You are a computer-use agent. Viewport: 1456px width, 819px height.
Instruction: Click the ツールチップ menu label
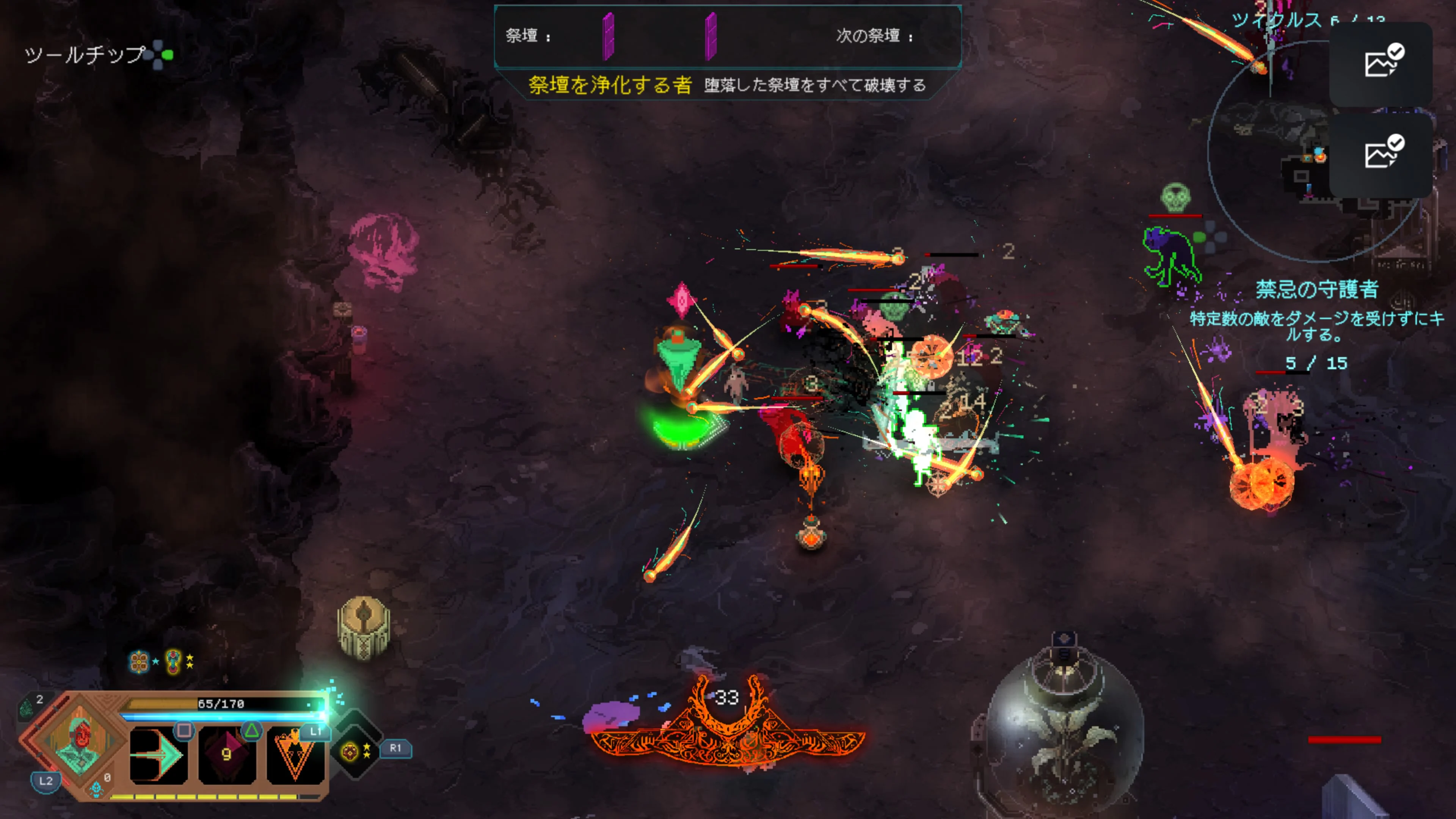pos(79,55)
